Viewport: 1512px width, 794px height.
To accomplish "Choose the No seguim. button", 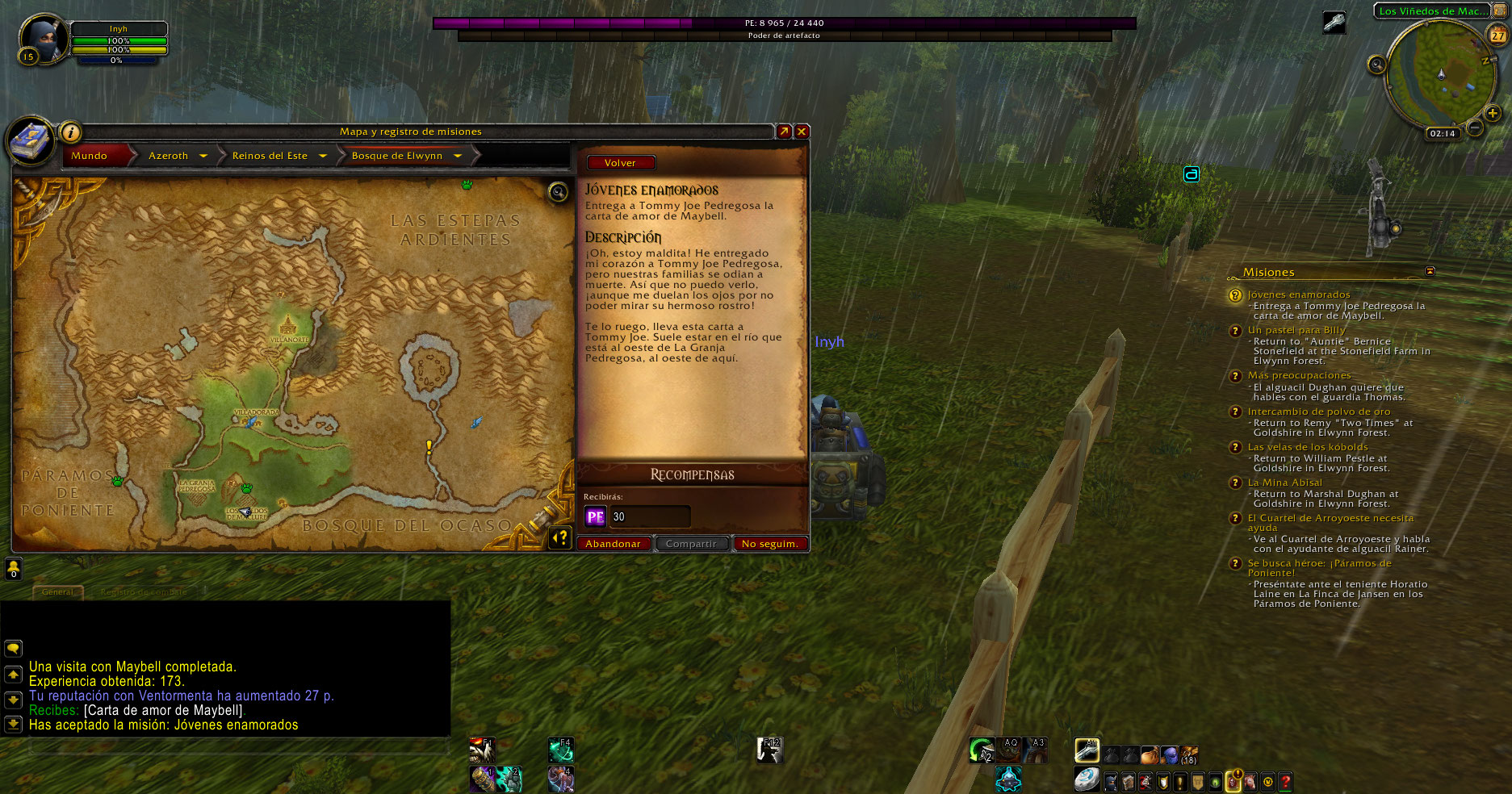I will pos(769,544).
